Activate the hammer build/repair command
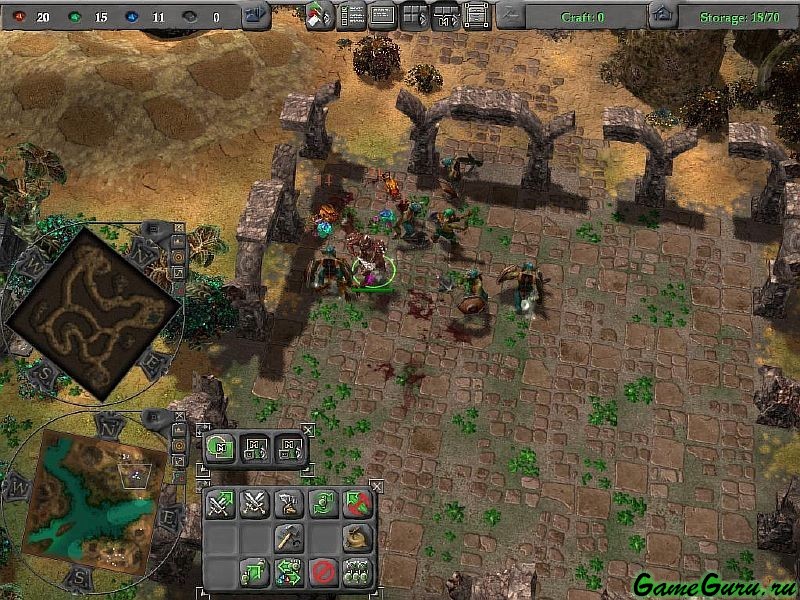The width and height of the screenshot is (800, 600). pyautogui.click(x=289, y=538)
